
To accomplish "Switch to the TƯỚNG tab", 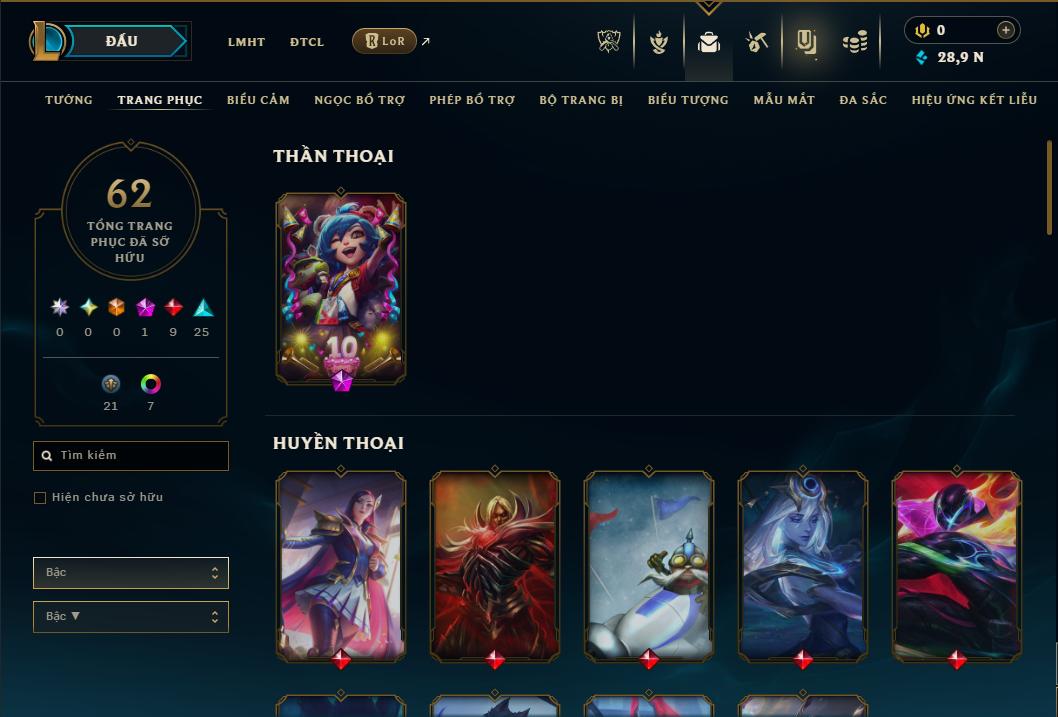I will [69, 100].
